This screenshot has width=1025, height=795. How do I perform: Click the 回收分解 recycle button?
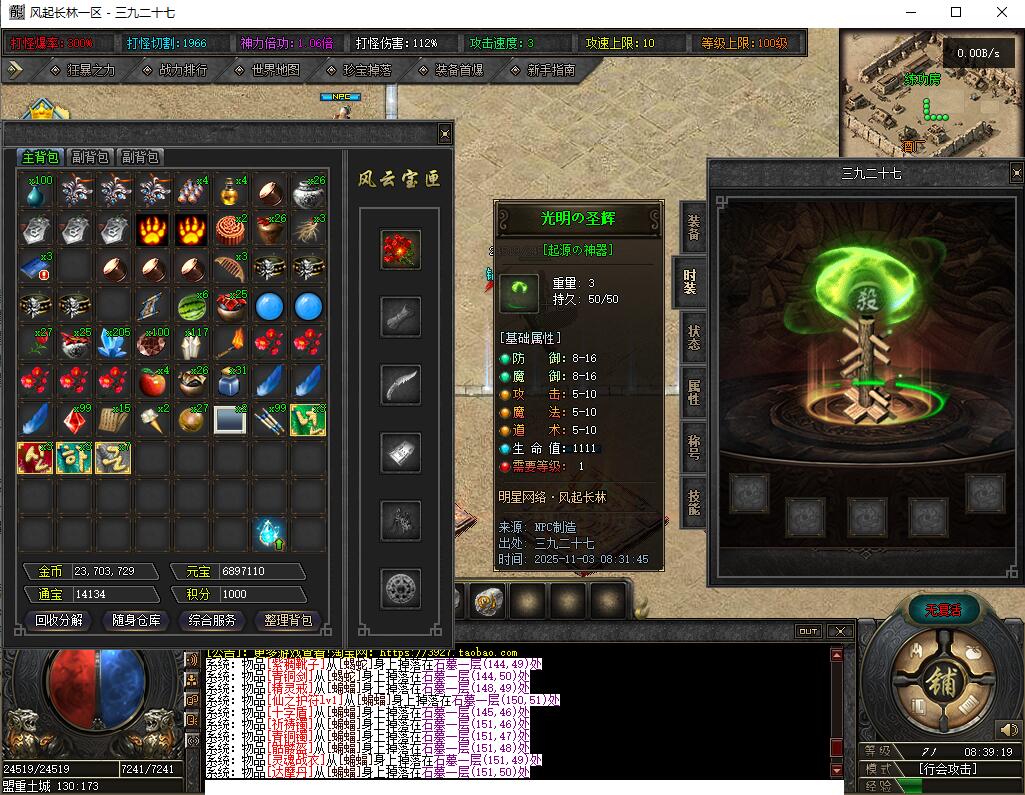(x=59, y=620)
